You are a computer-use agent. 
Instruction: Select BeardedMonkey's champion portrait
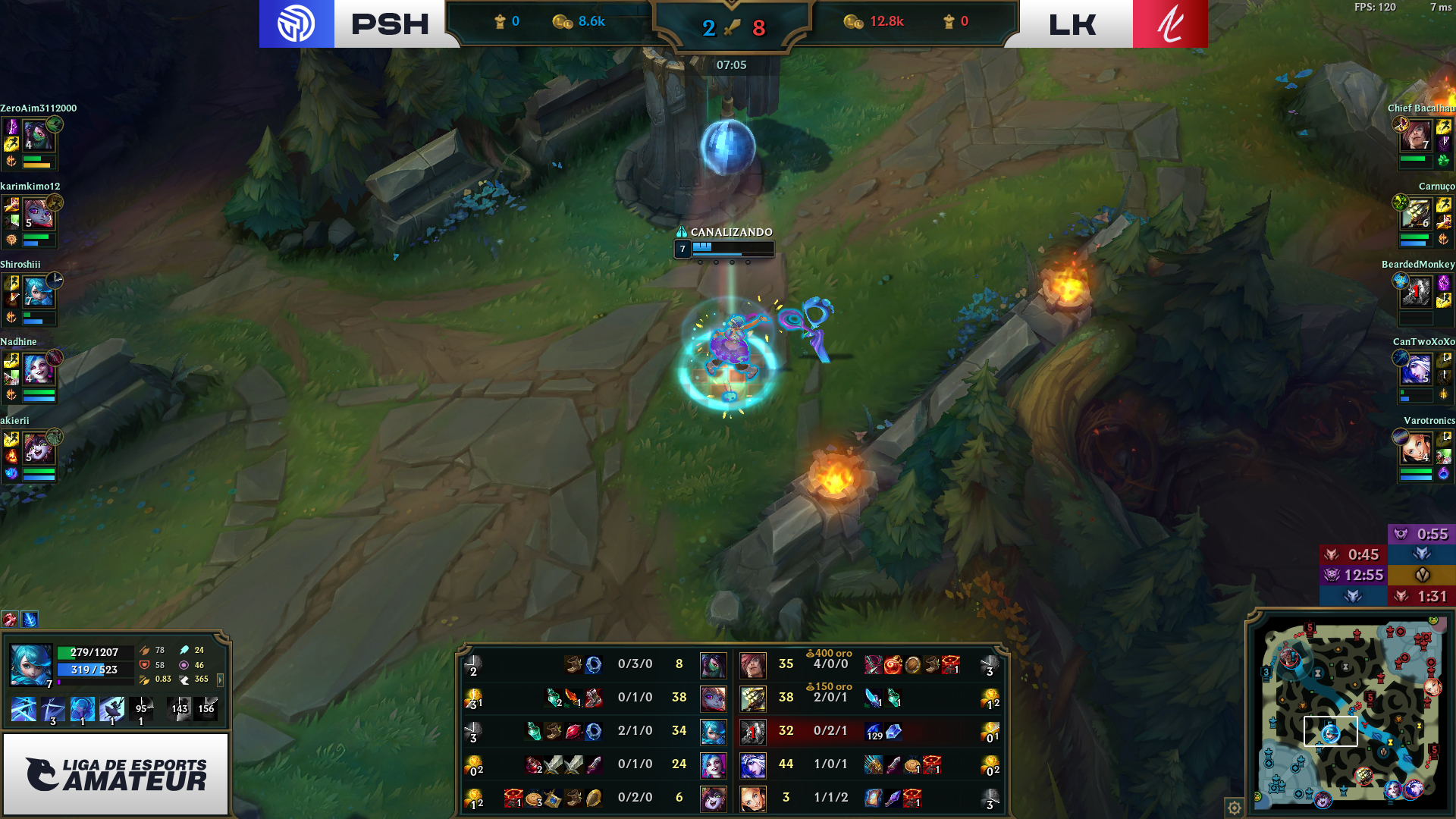[1416, 292]
